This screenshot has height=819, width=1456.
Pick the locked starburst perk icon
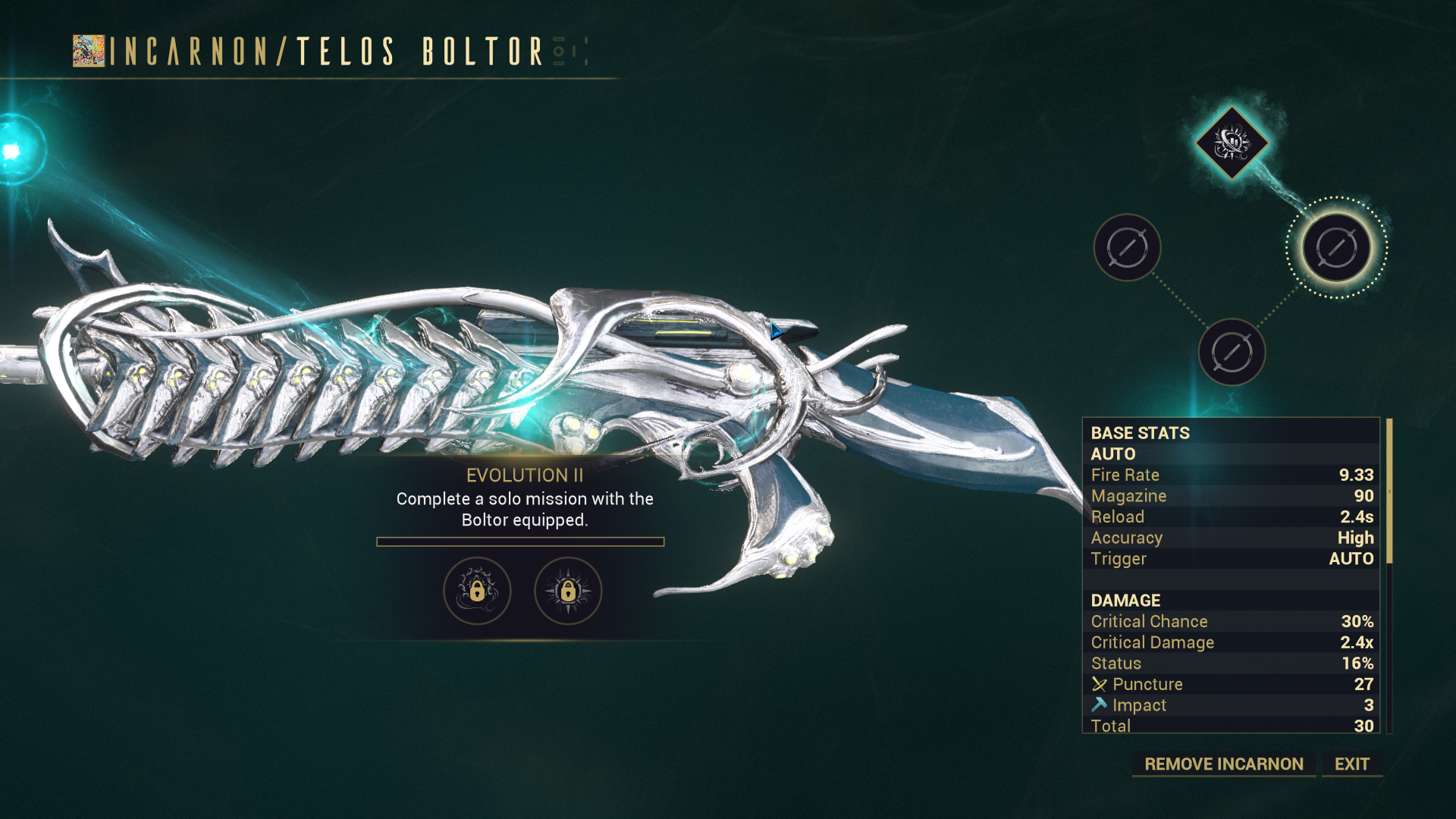(568, 591)
